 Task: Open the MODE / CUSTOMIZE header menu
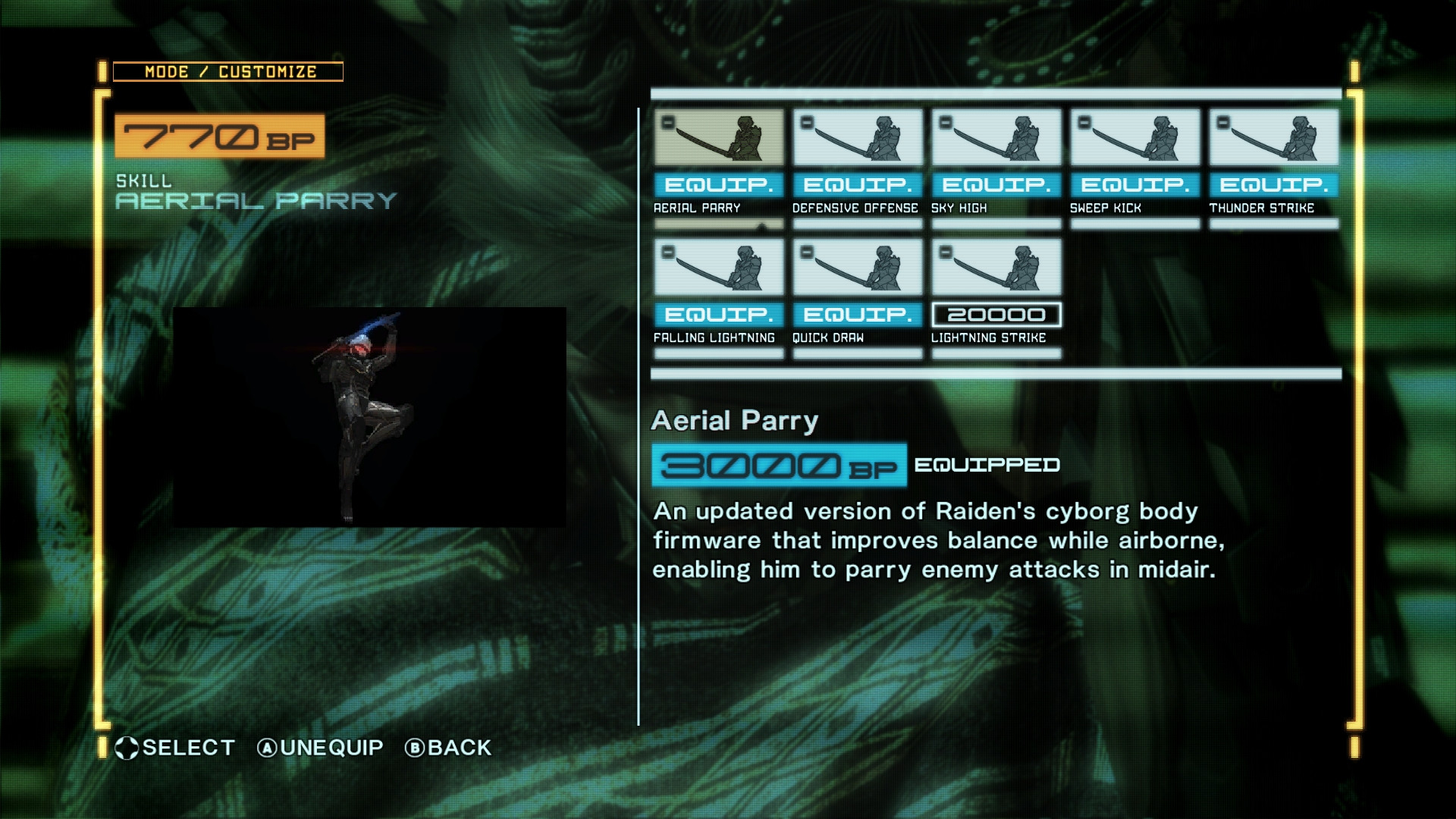(x=227, y=71)
